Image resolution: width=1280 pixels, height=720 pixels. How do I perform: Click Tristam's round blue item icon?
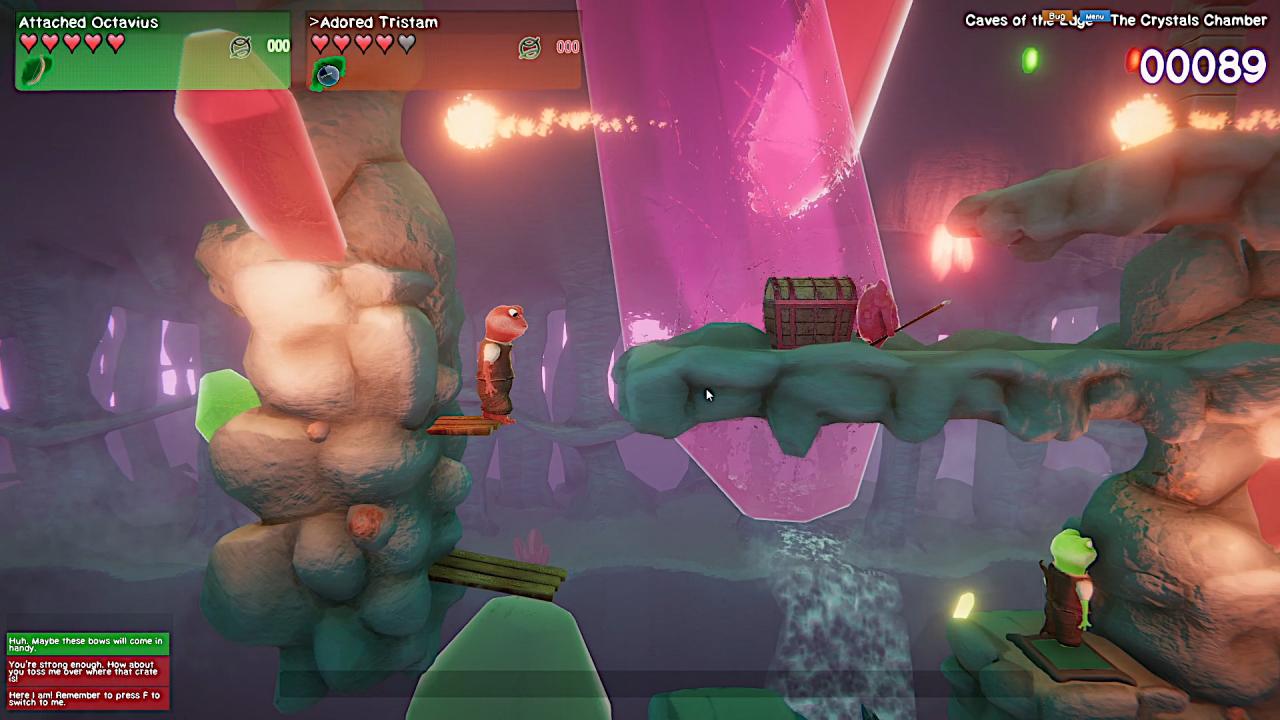pos(328,72)
